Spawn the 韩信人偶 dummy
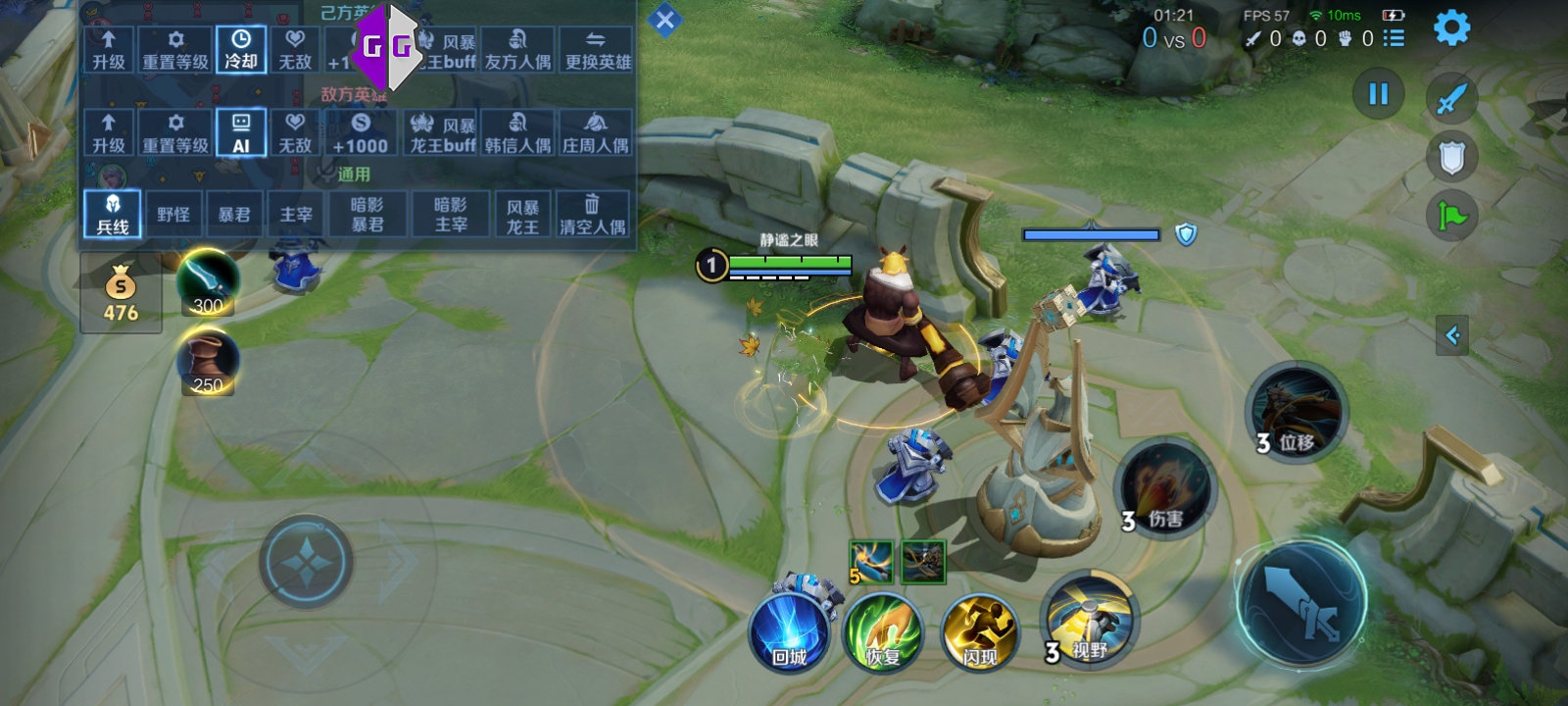Image resolution: width=1568 pixels, height=706 pixels. coord(517,132)
